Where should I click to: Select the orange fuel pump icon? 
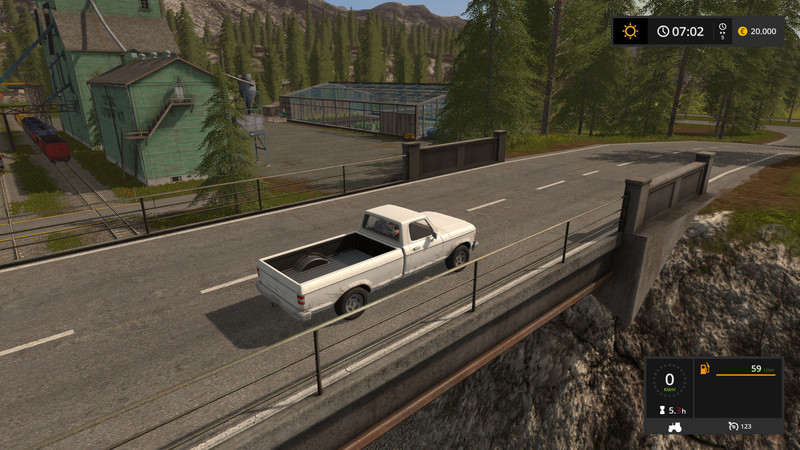pyautogui.click(x=705, y=370)
